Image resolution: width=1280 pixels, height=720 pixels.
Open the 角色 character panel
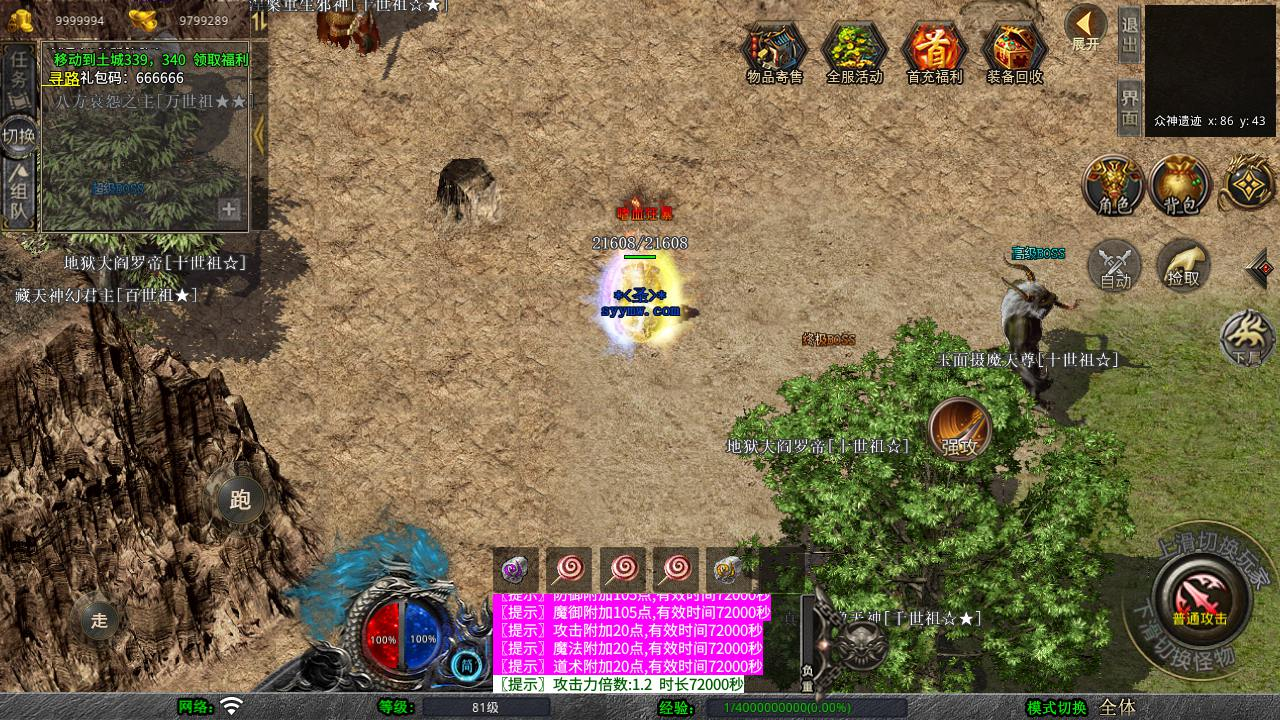pyautogui.click(x=1114, y=186)
